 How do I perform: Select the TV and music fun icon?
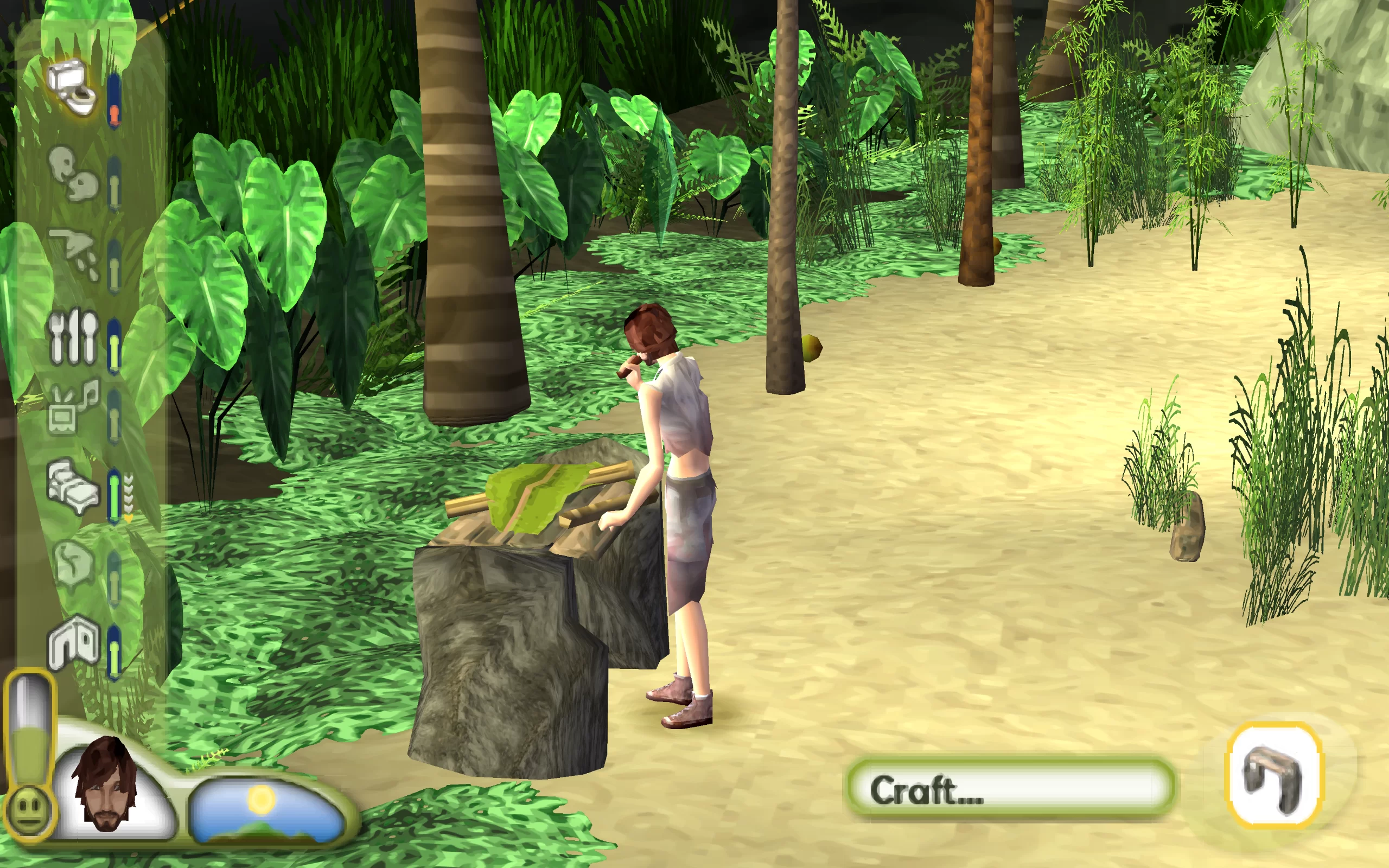coord(73,407)
